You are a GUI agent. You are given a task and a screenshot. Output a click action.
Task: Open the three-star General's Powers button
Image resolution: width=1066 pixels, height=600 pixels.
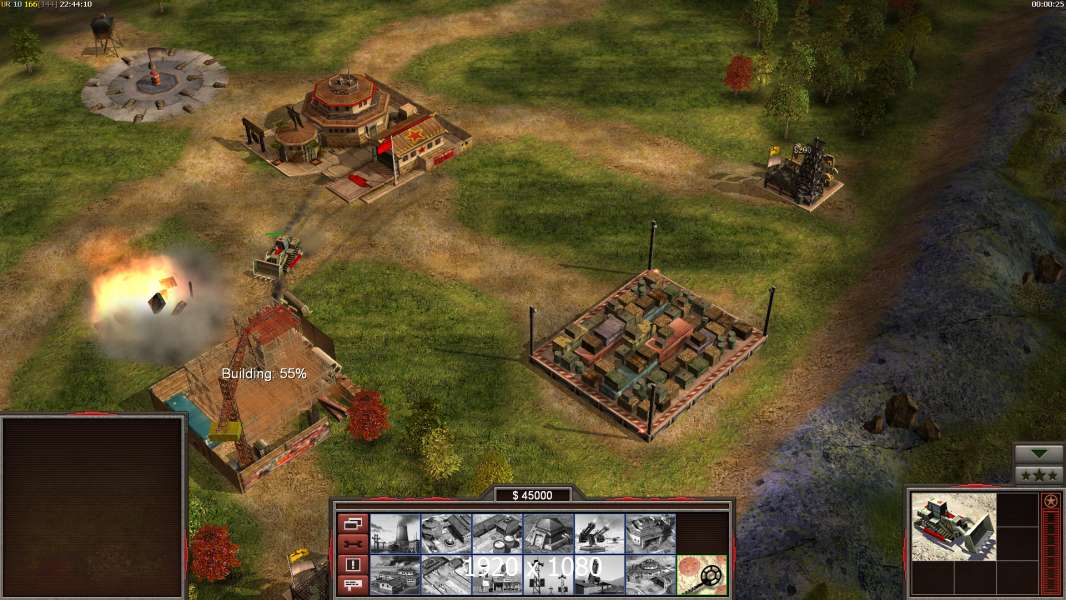point(1038,474)
